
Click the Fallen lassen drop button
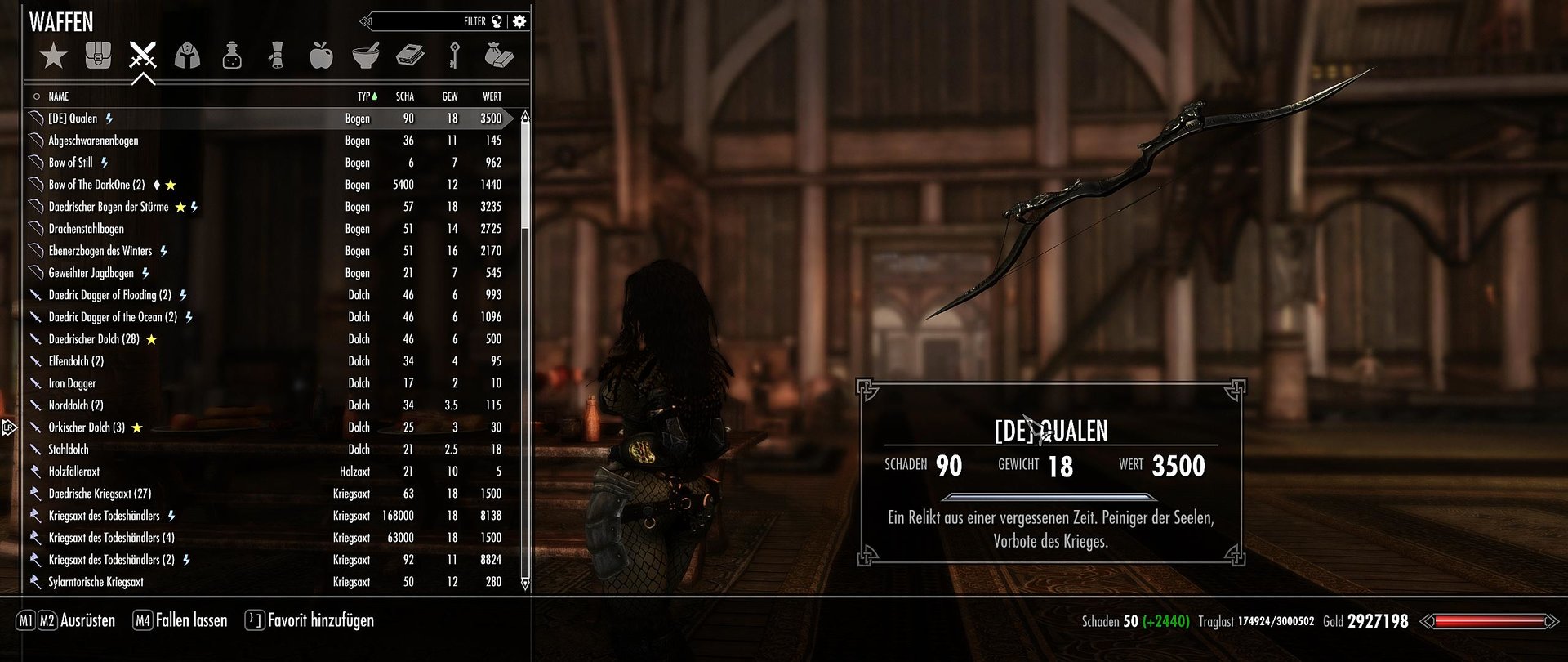point(191,620)
